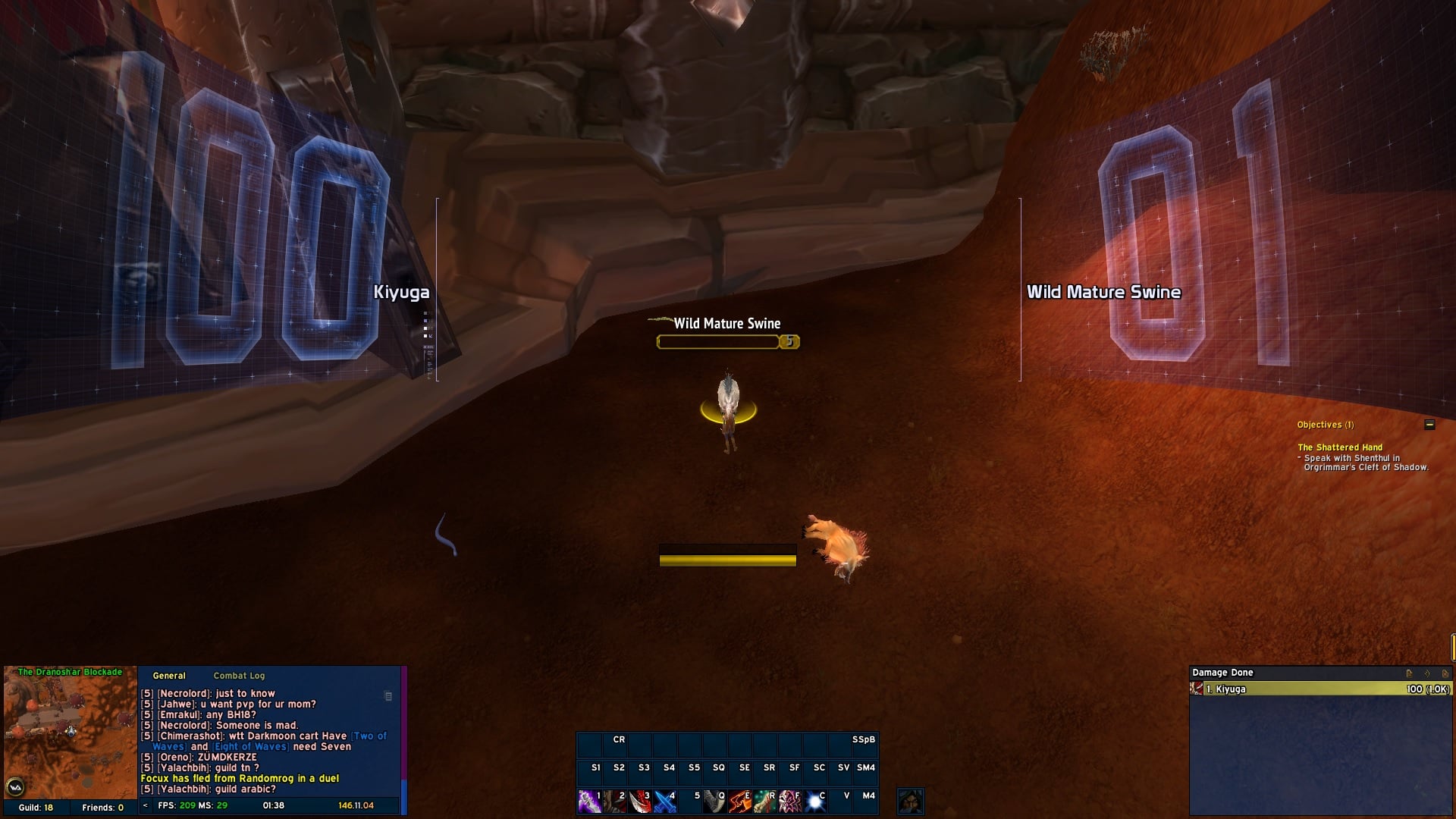Viewport: 1456px width, 819px height.
Task: Open The Shattered Hand quest entry
Action: (1340, 447)
